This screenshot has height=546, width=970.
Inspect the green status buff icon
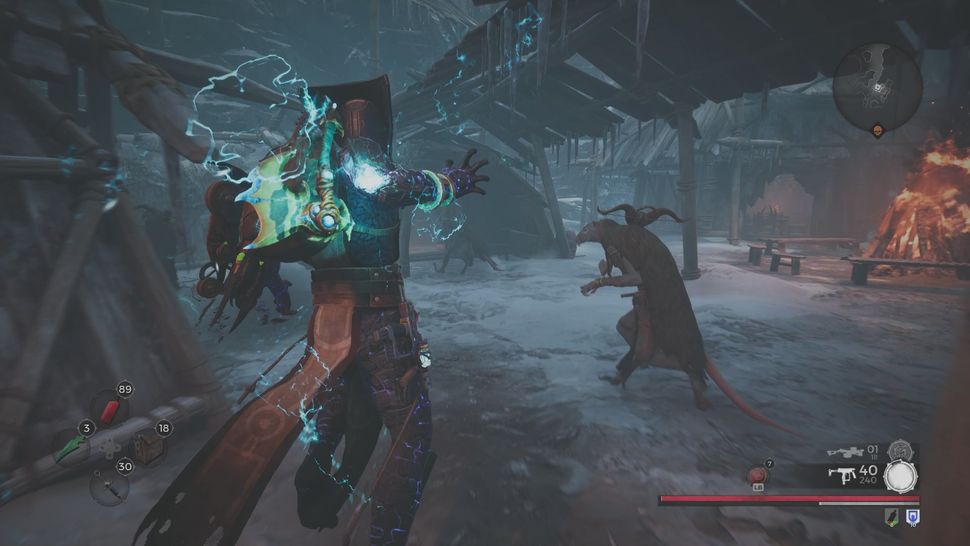click(890, 516)
